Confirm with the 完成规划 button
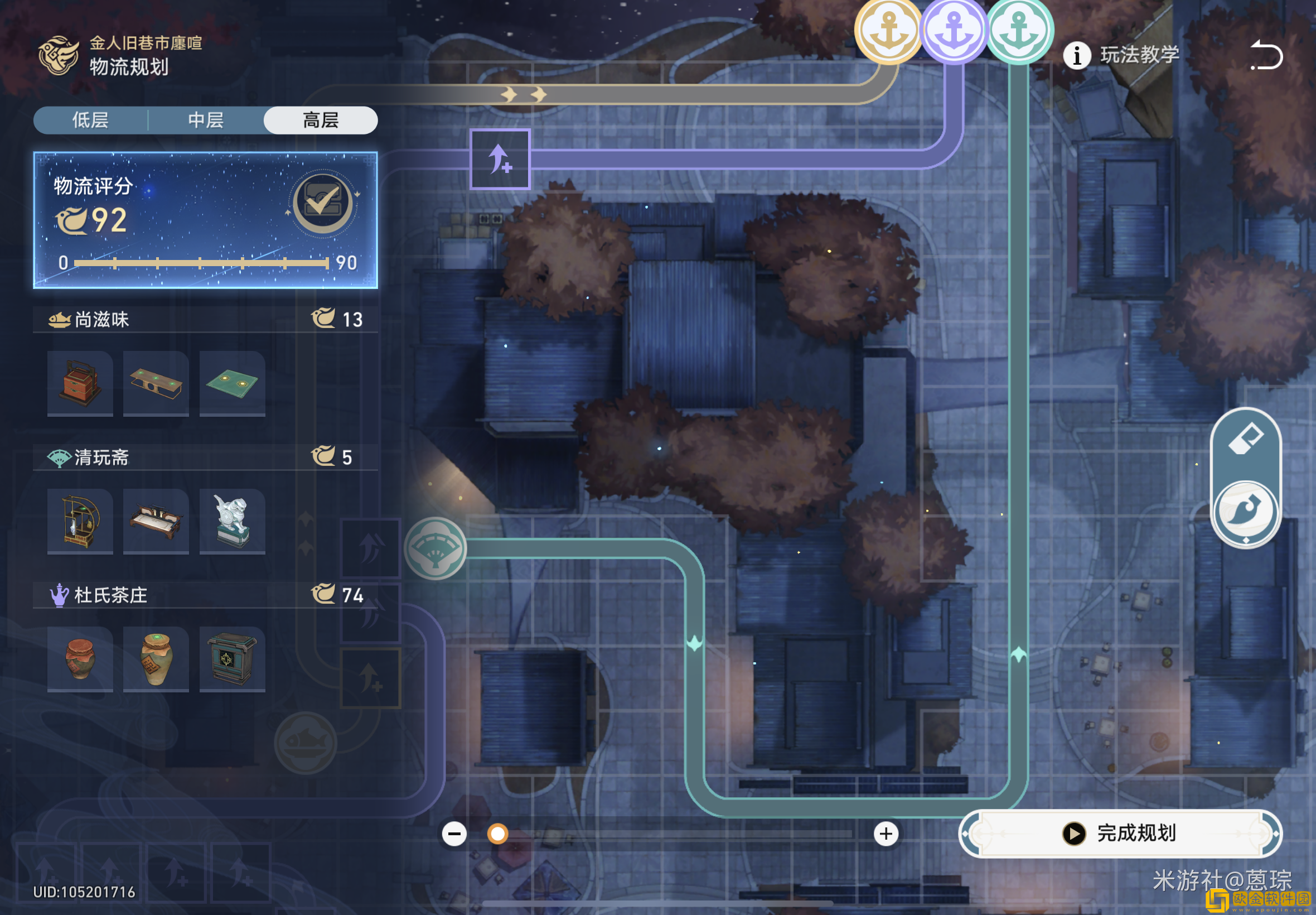 1120,833
